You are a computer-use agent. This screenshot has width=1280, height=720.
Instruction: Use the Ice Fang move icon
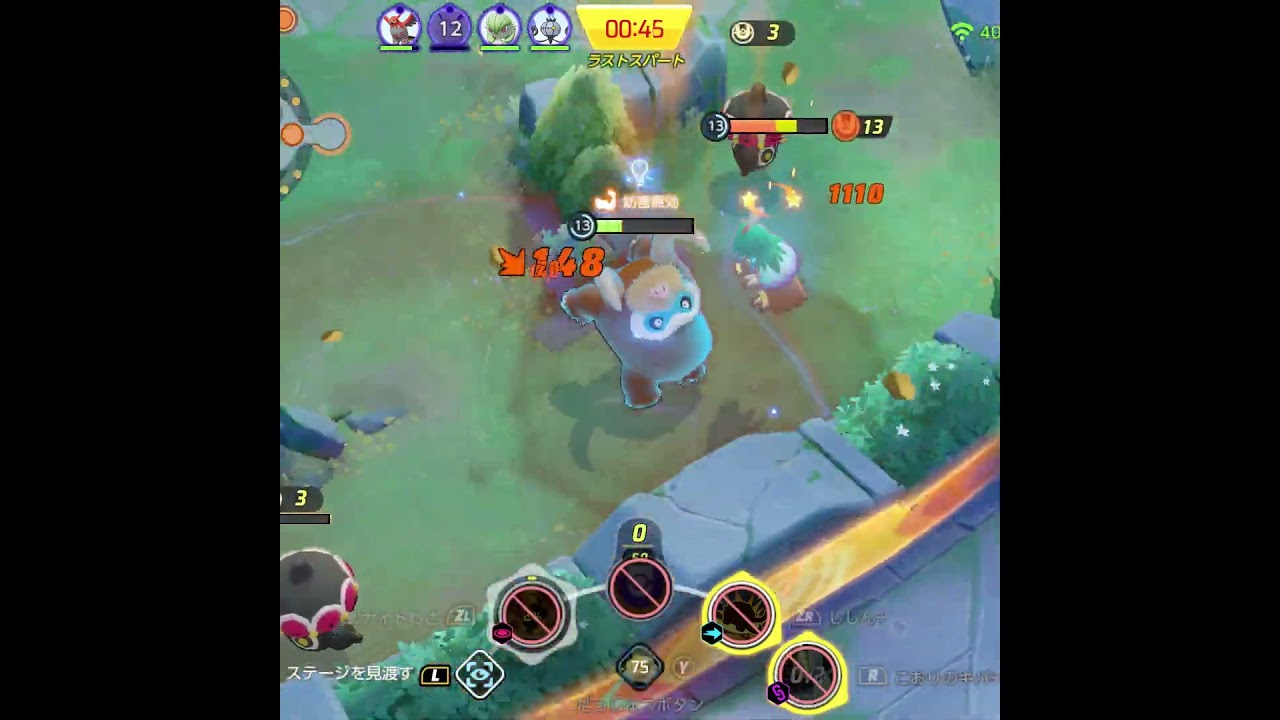(806, 673)
